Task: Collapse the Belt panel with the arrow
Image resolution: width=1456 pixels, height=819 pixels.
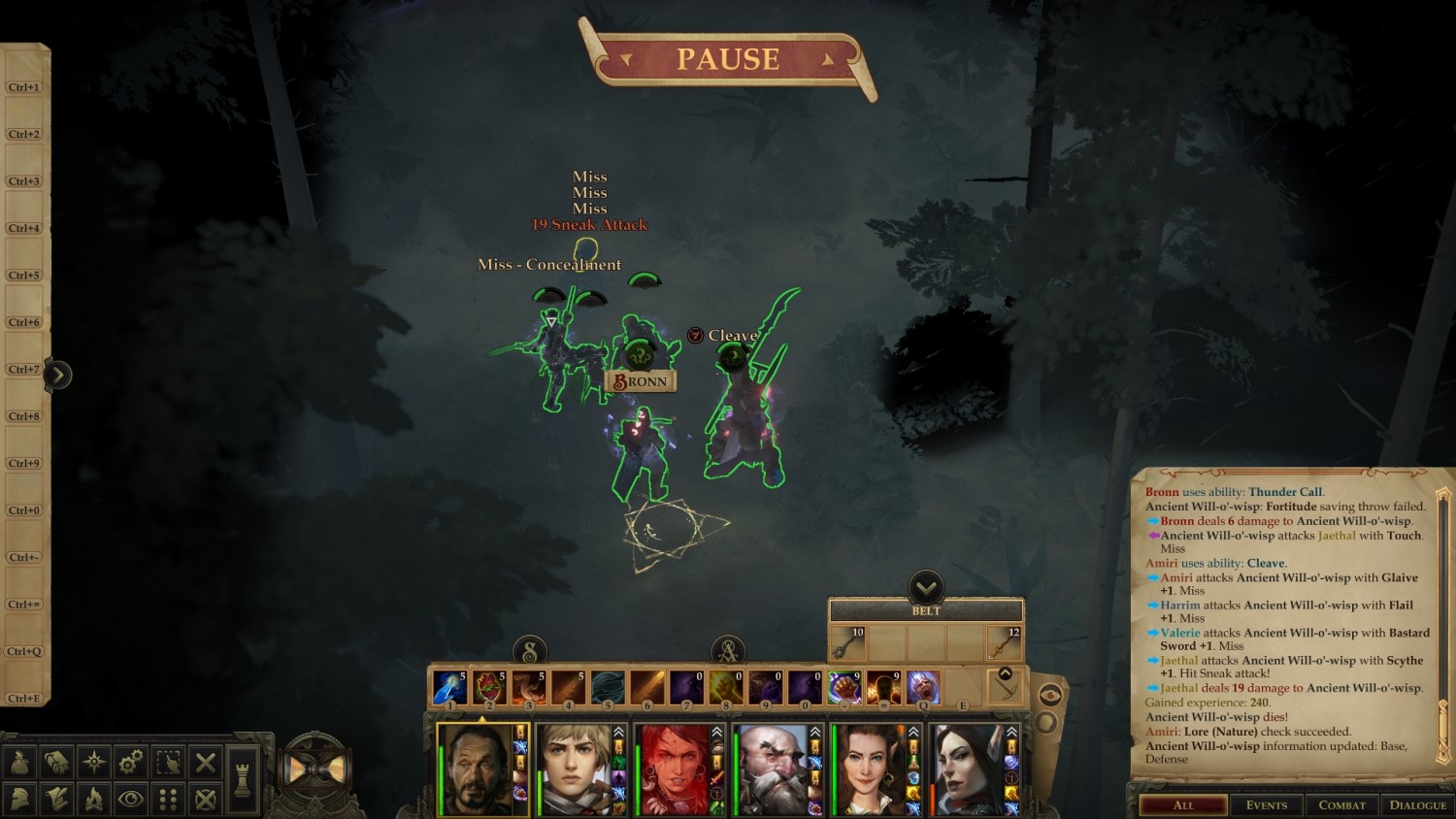Action: click(x=926, y=586)
